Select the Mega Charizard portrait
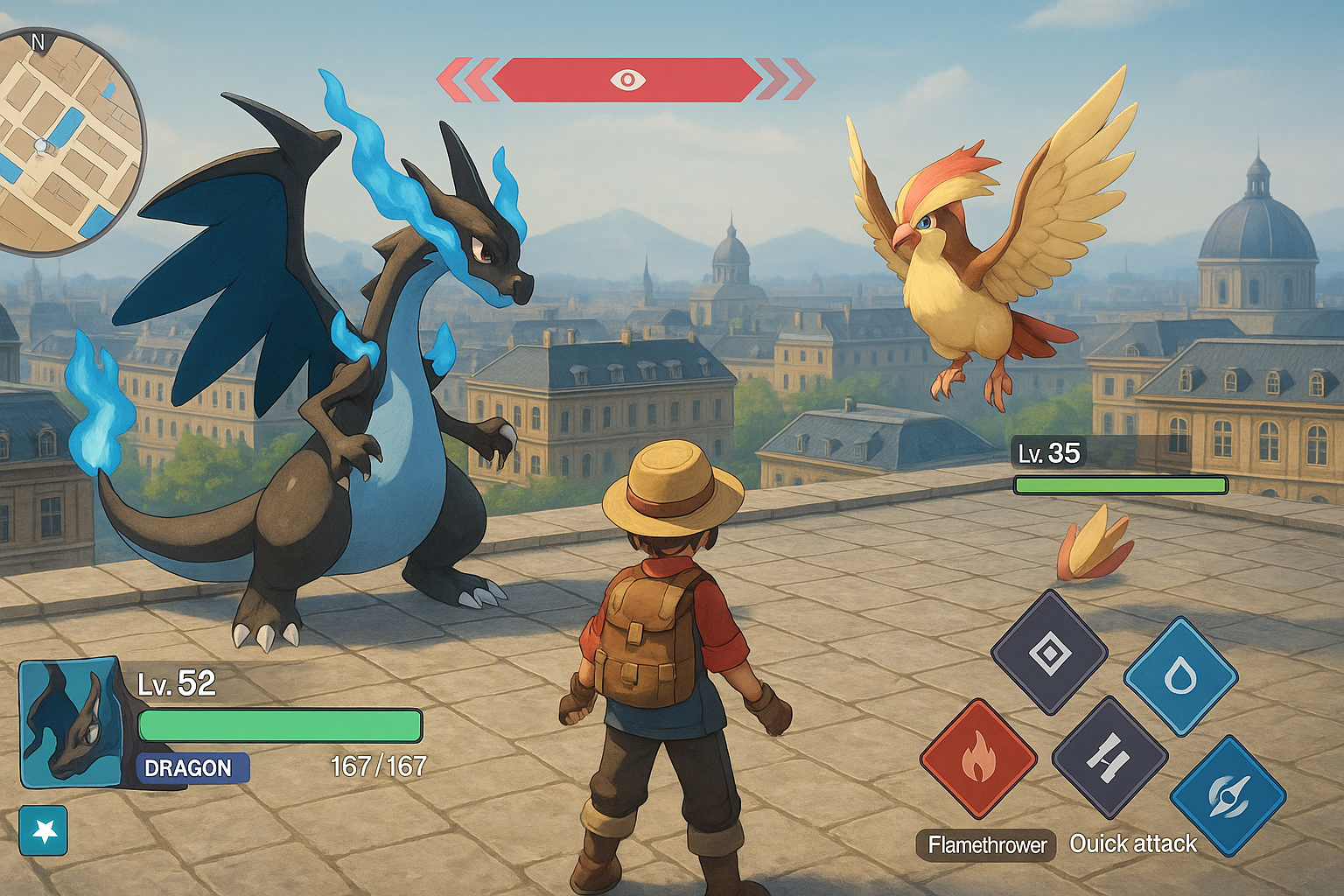This screenshot has width=1344, height=896. [x=70, y=723]
